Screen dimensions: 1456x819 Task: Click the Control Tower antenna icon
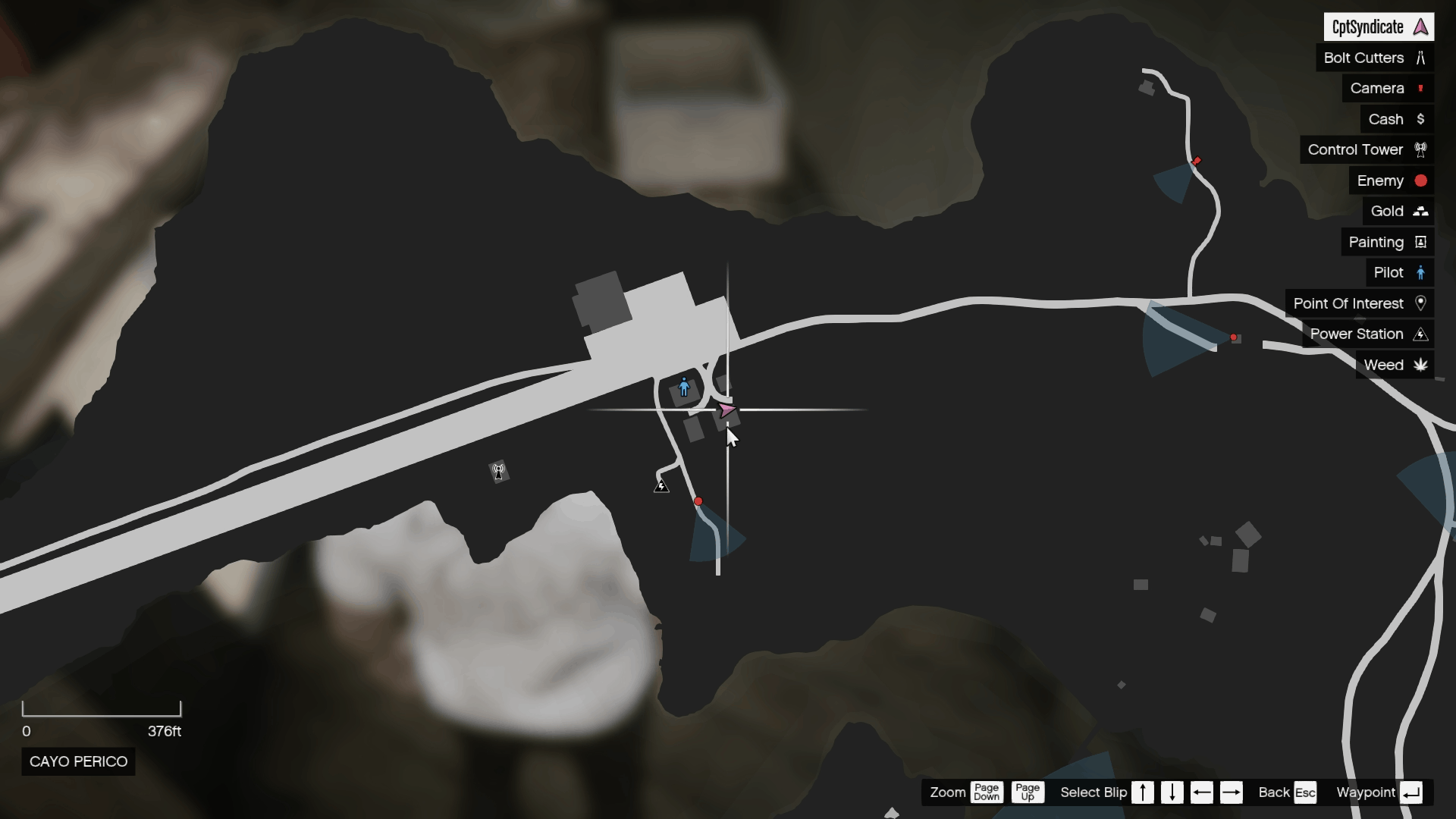click(x=1420, y=149)
